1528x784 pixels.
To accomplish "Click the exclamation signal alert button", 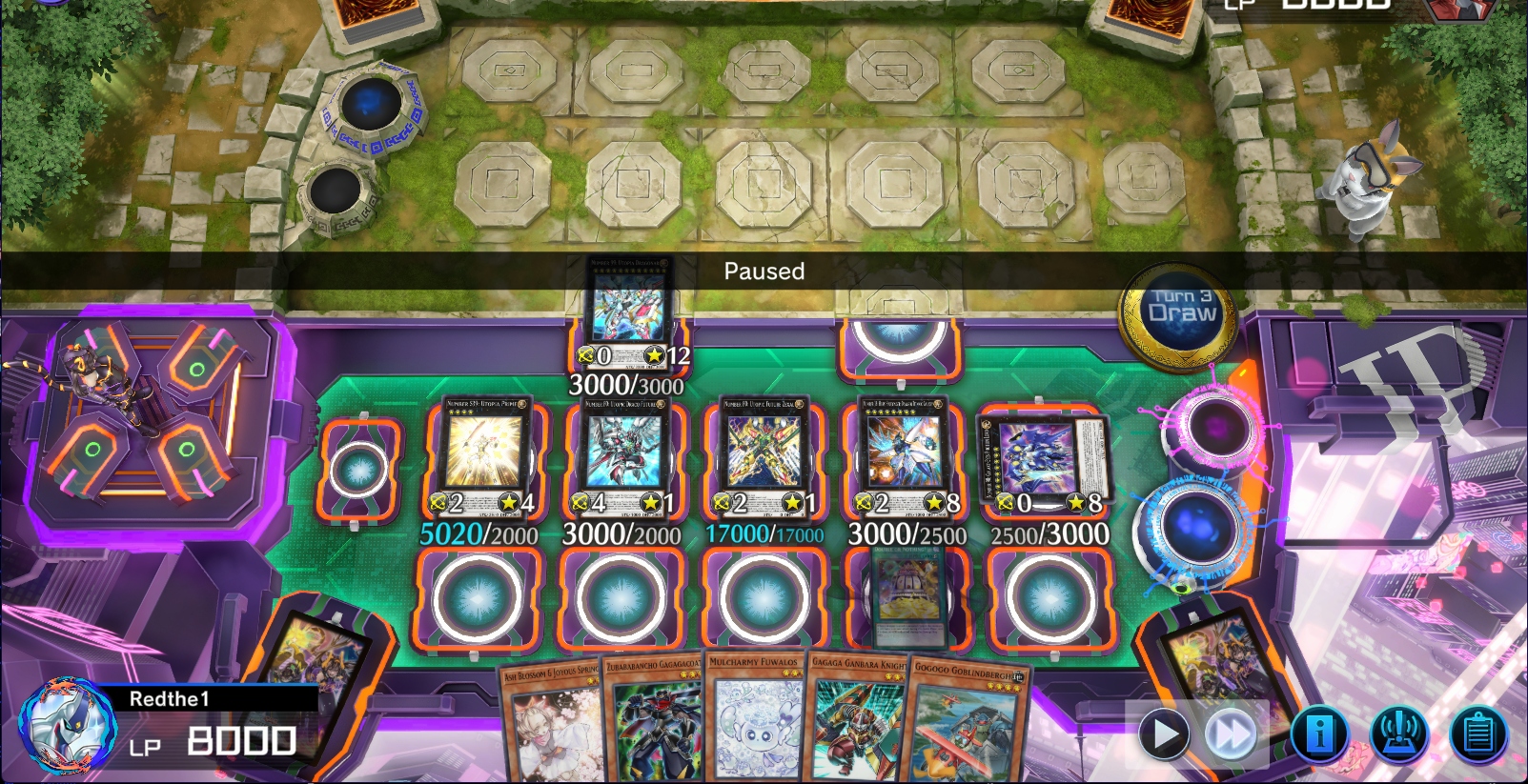I will [1398, 734].
